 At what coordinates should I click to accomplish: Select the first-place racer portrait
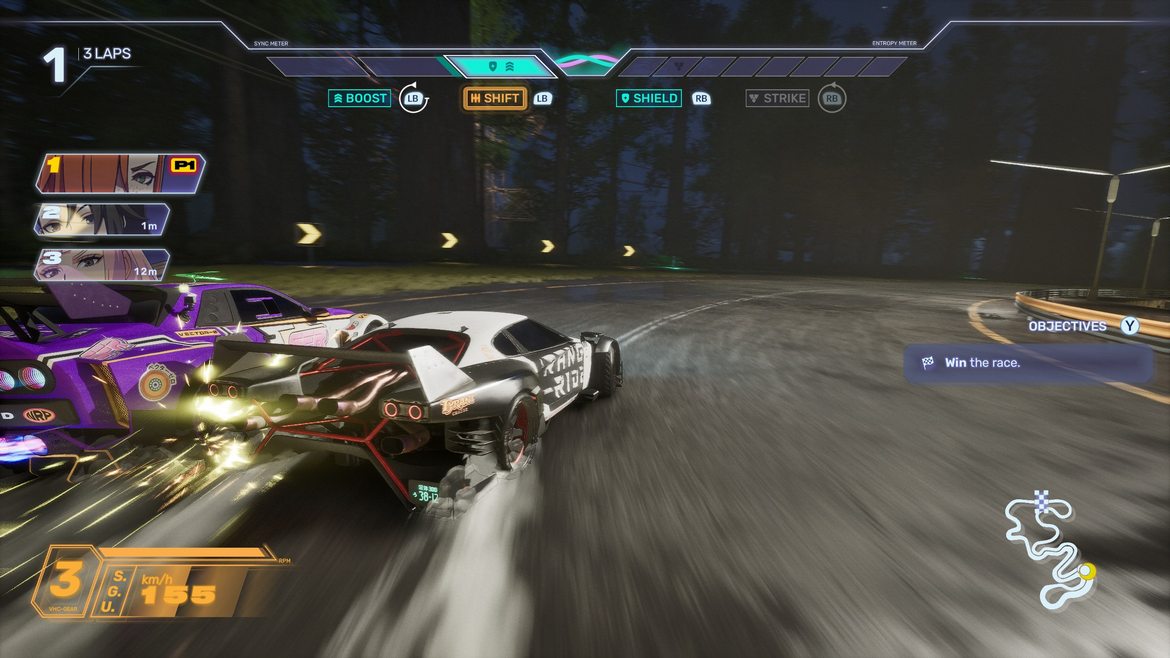120,173
